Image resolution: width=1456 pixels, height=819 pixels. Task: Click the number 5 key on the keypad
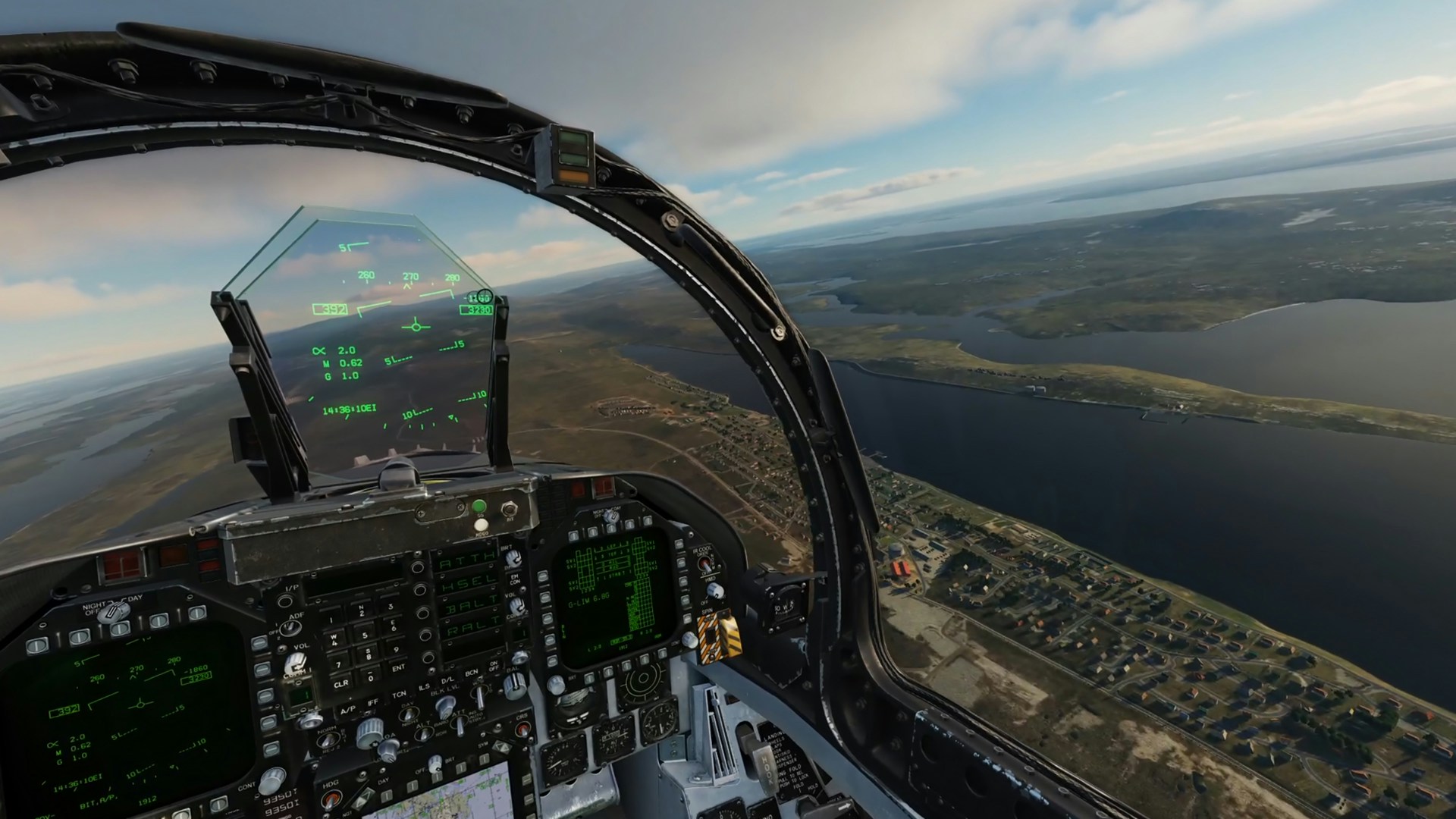pyautogui.click(x=365, y=635)
